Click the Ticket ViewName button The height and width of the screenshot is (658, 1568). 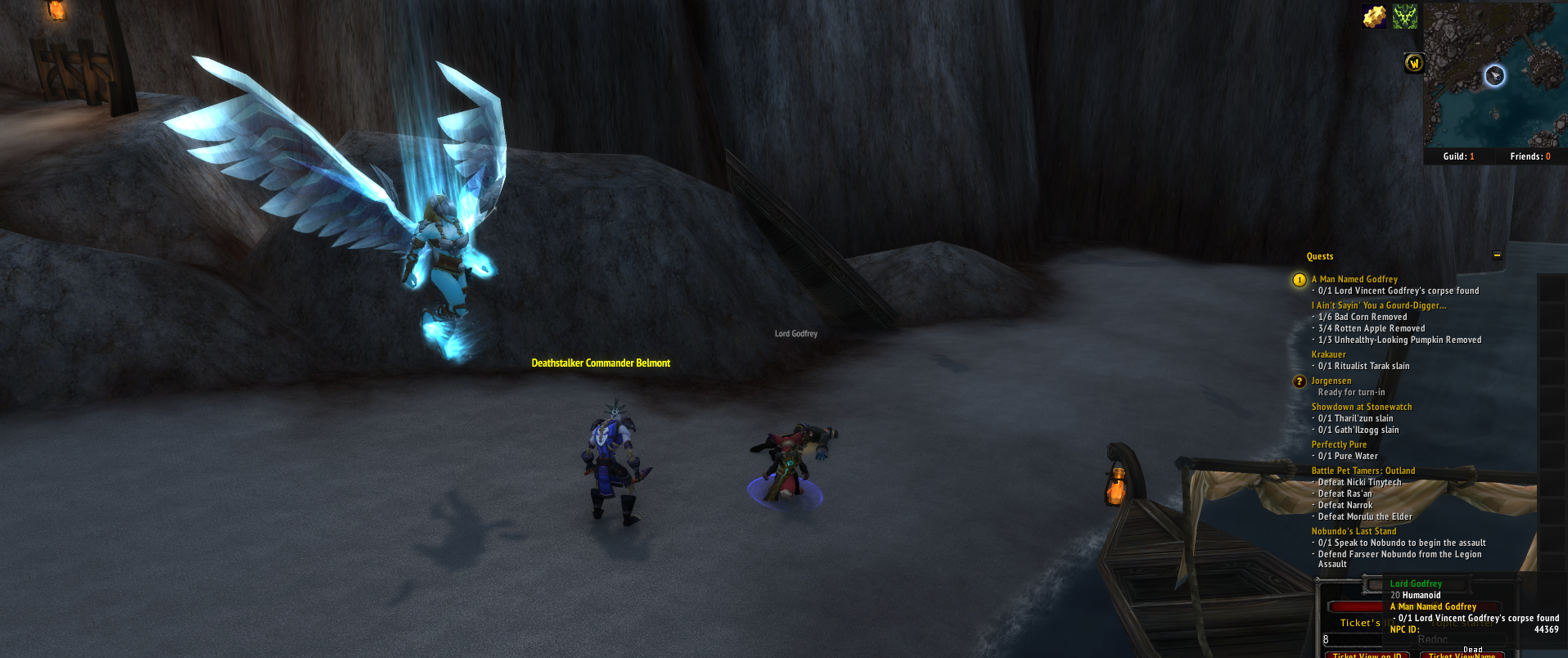coord(1462,655)
